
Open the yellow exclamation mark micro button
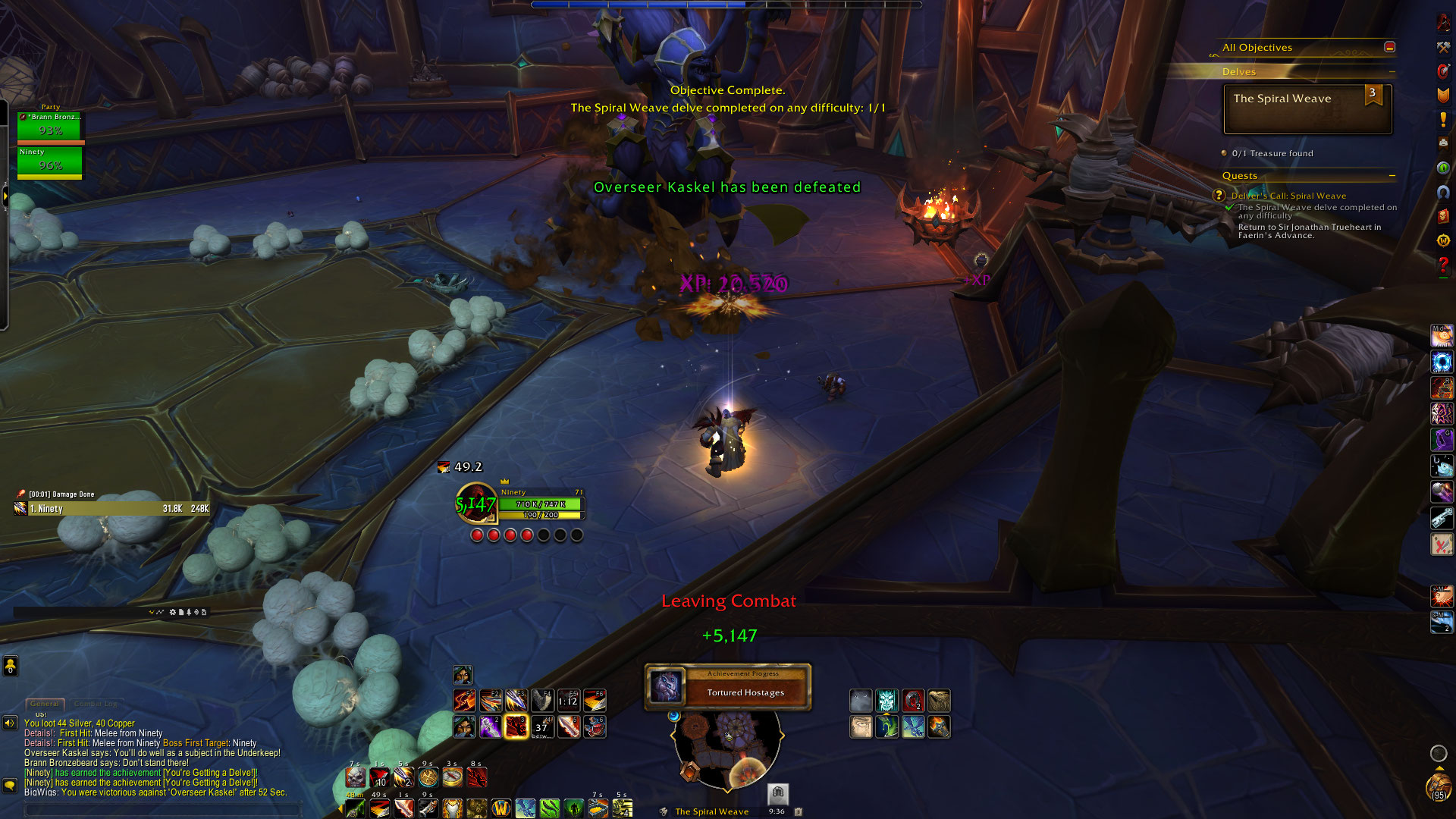pos(1443,120)
